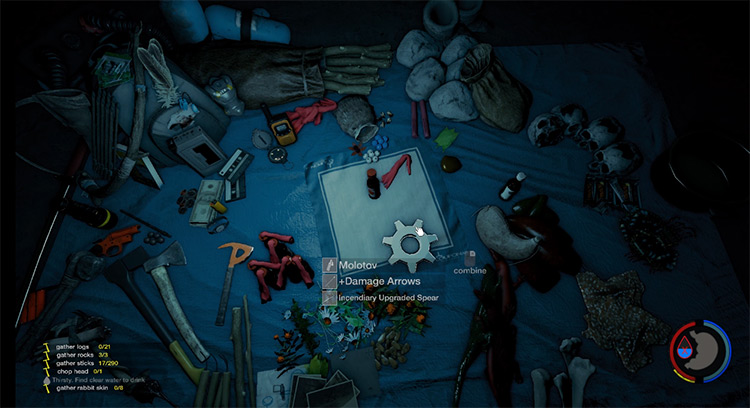Click the white crafting gear
The height and width of the screenshot is (408, 750).
[407, 243]
